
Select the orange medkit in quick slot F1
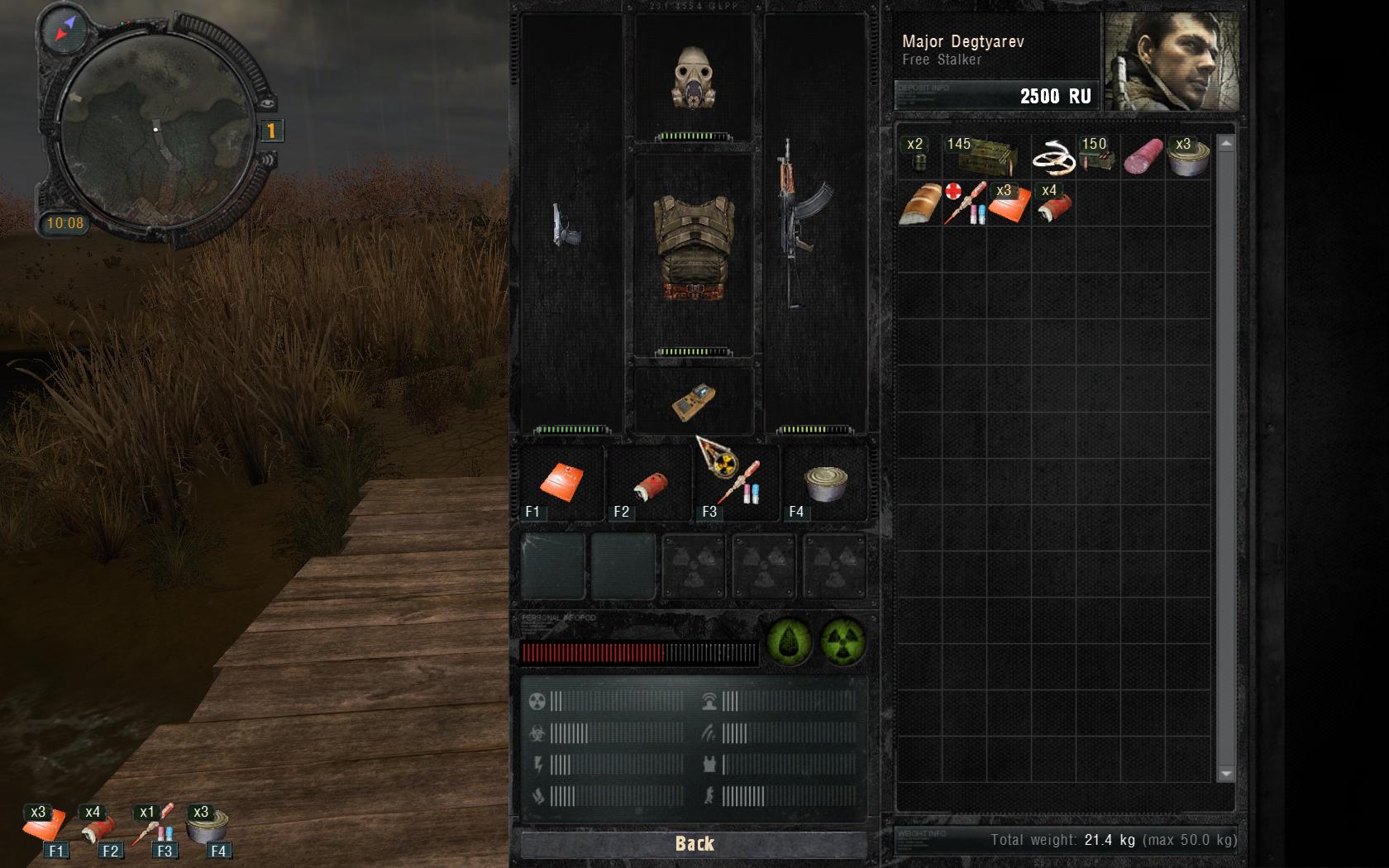(x=562, y=482)
